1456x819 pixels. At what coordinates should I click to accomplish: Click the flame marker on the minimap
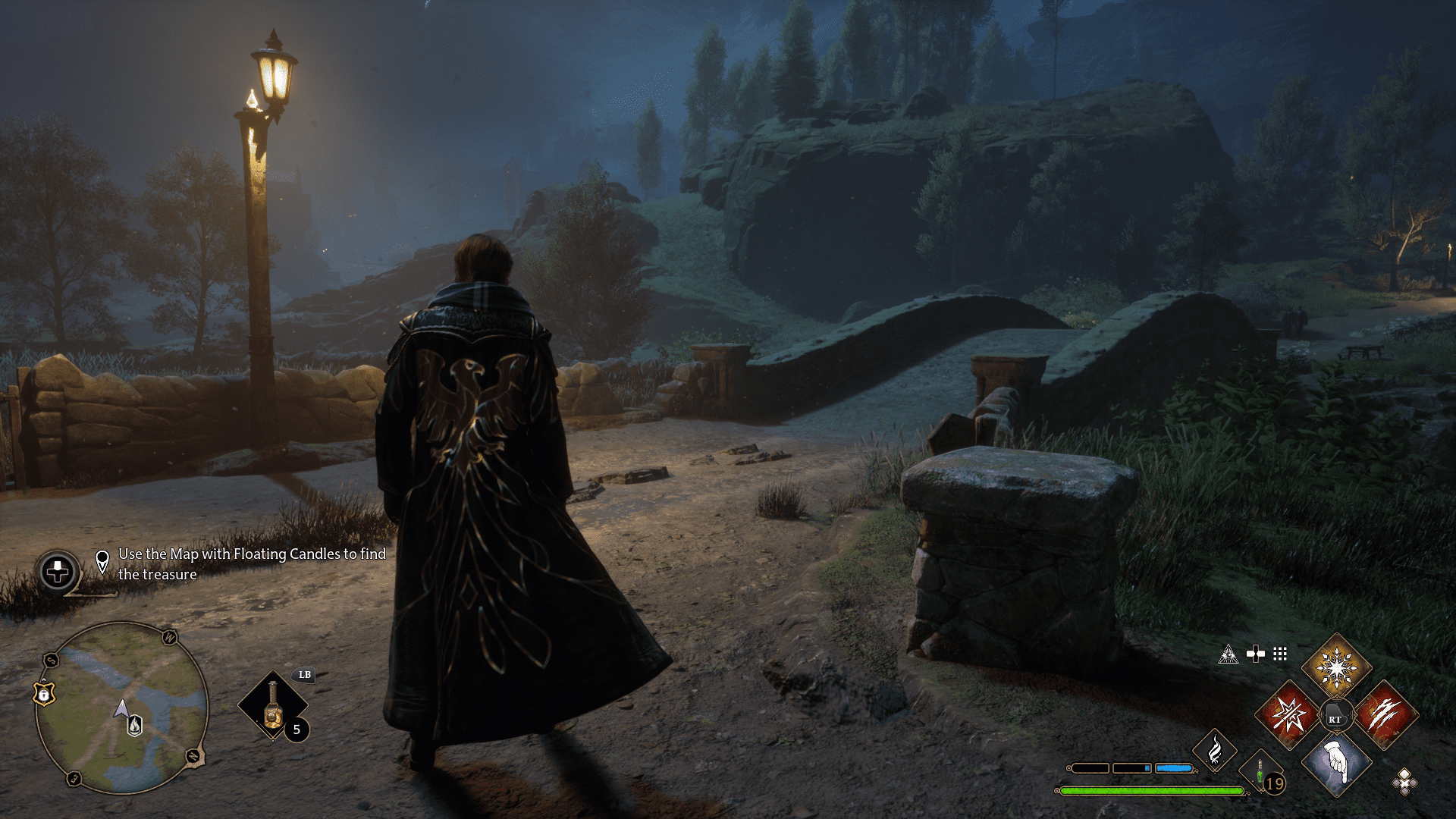click(134, 726)
